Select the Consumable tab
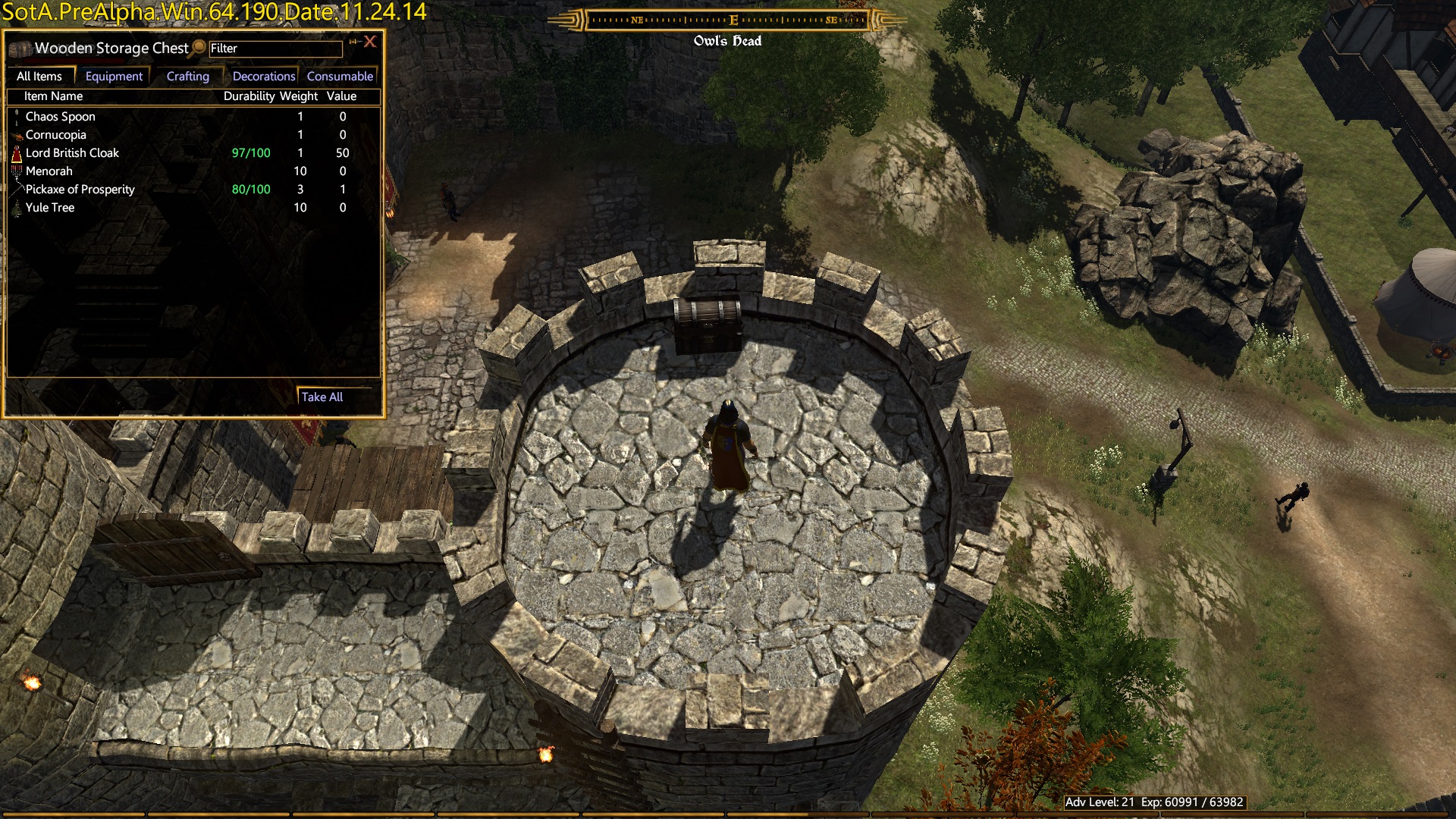 click(340, 77)
